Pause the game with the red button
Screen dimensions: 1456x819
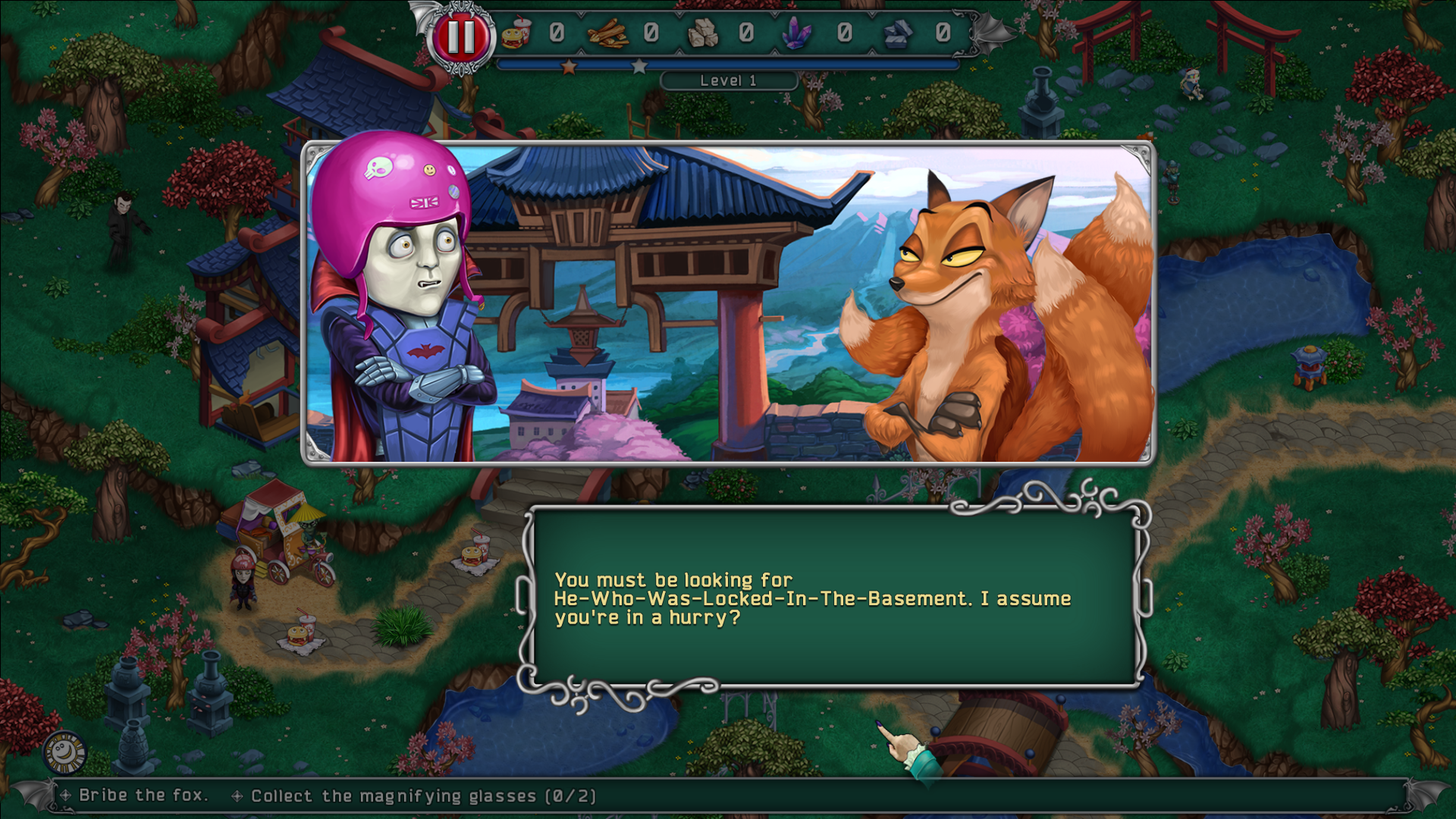click(x=460, y=36)
